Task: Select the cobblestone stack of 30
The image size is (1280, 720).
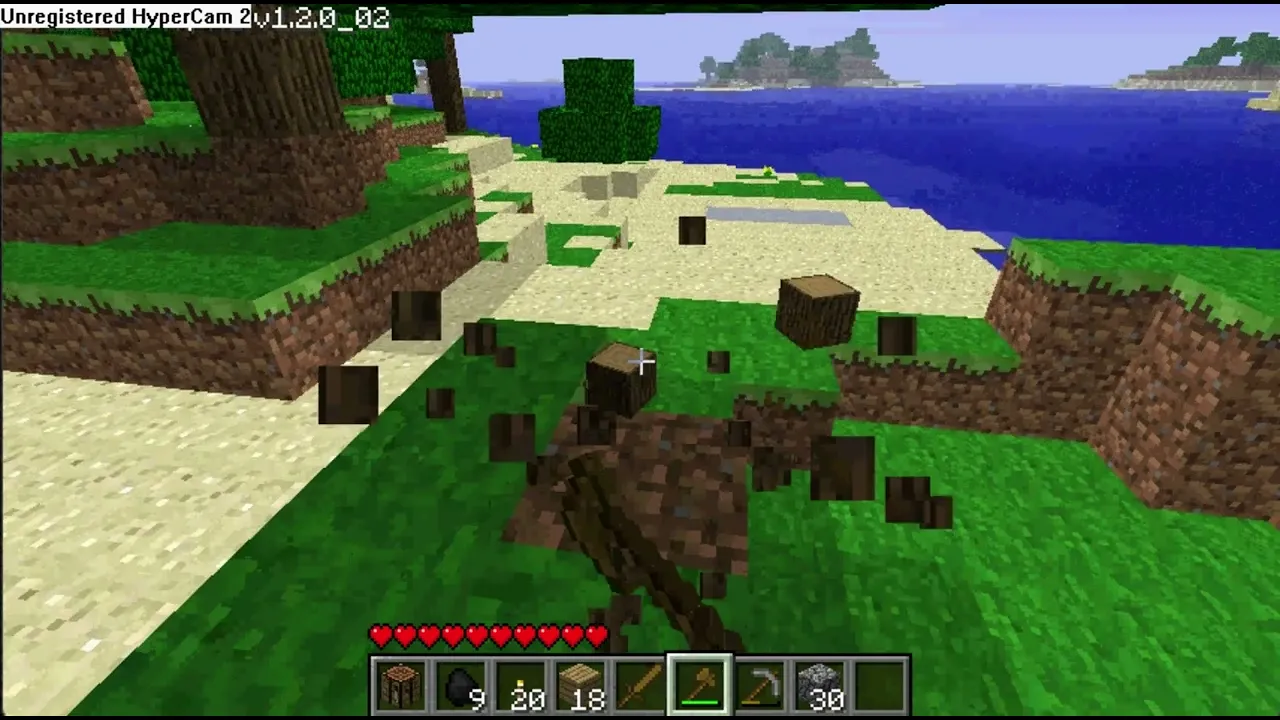Action: click(x=821, y=686)
